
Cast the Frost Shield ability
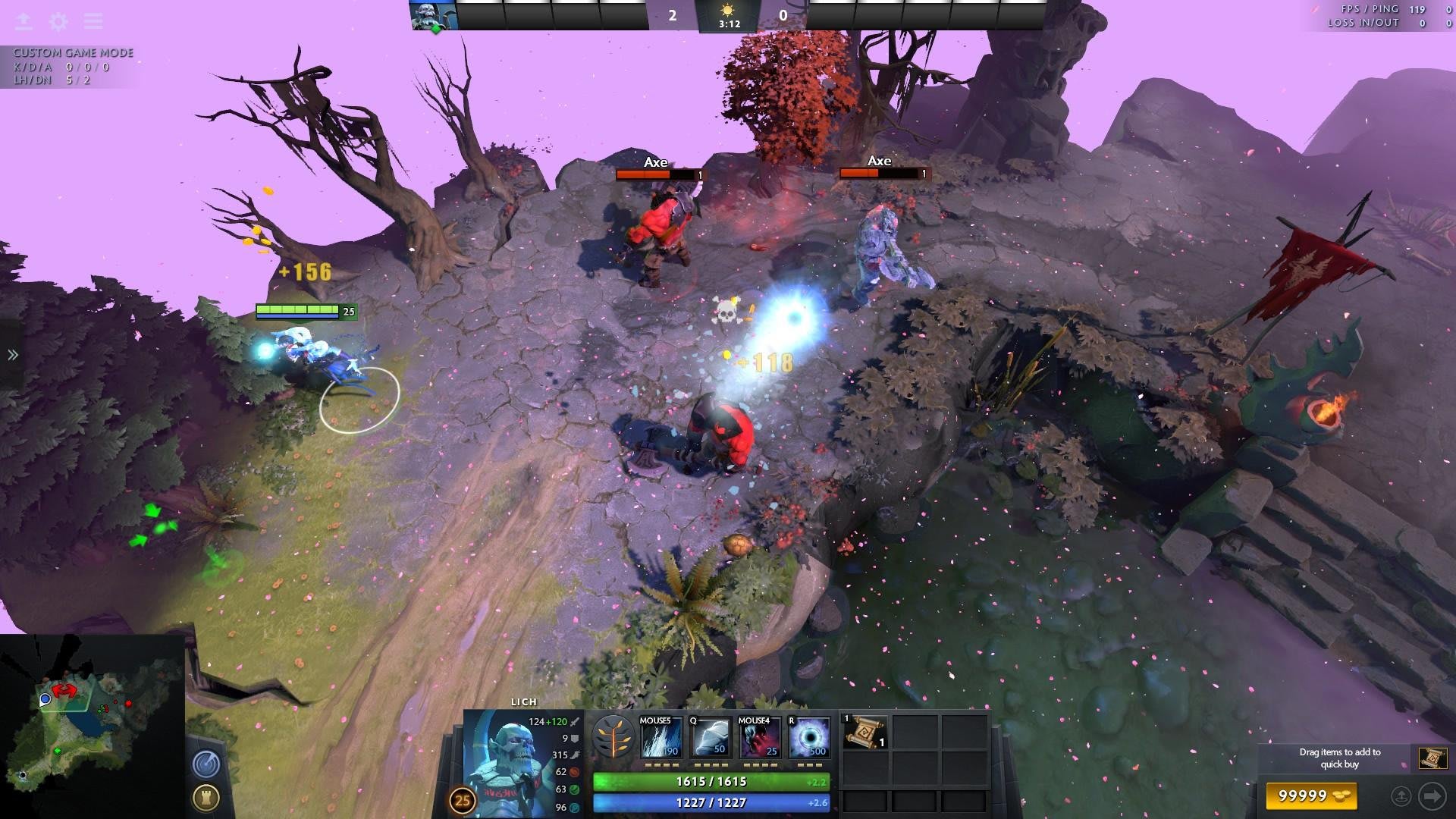coord(710,737)
